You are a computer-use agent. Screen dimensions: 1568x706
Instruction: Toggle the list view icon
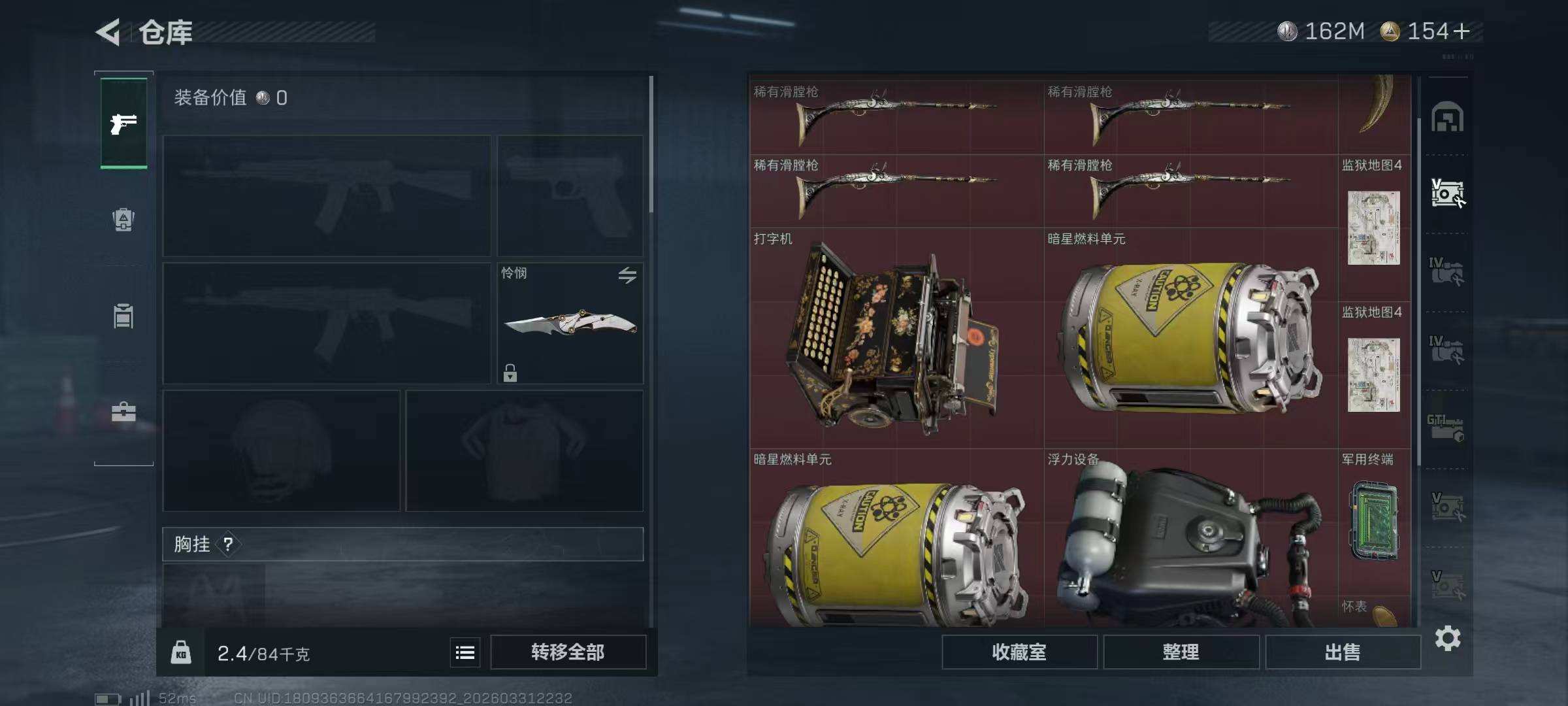click(465, 652)
